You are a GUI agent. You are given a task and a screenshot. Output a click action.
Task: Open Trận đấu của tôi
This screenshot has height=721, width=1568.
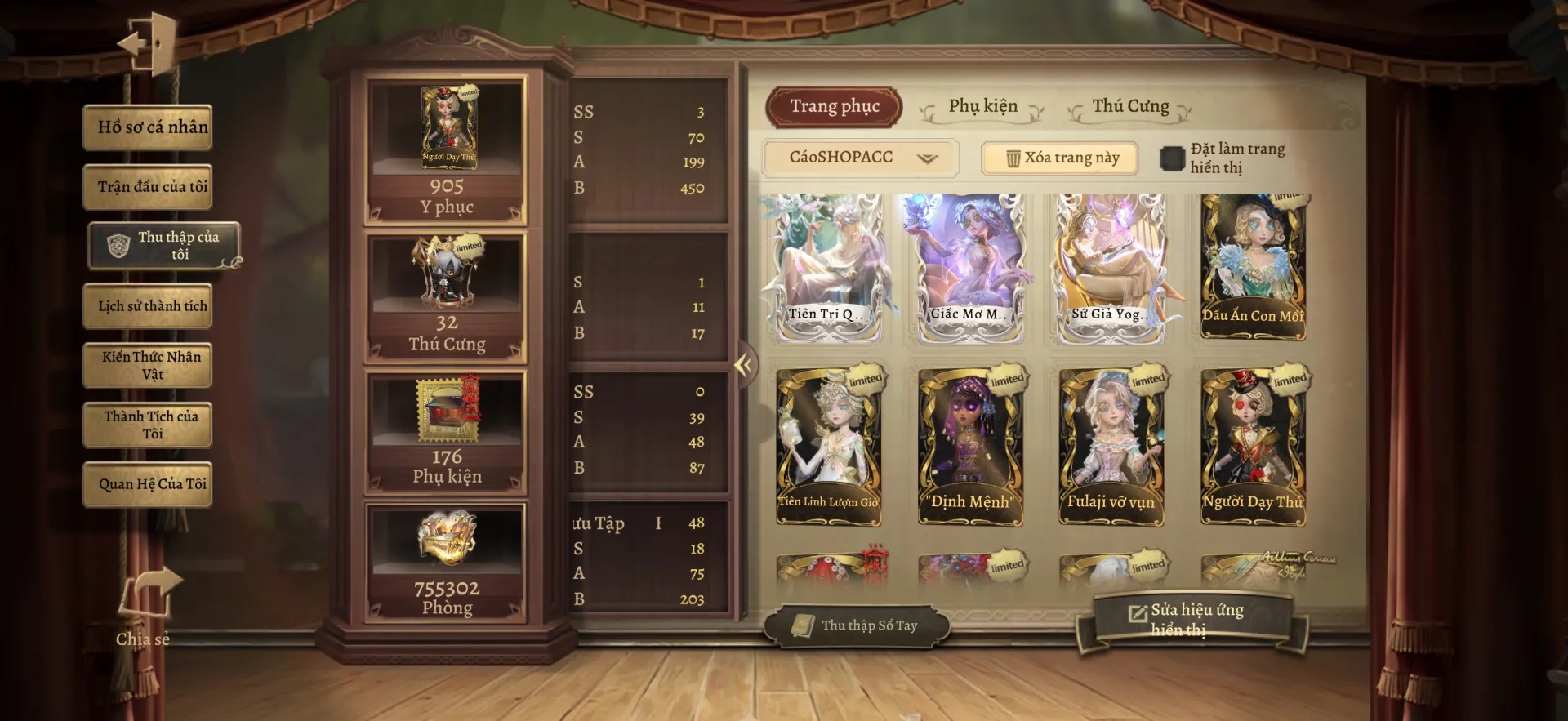(148, 187)
